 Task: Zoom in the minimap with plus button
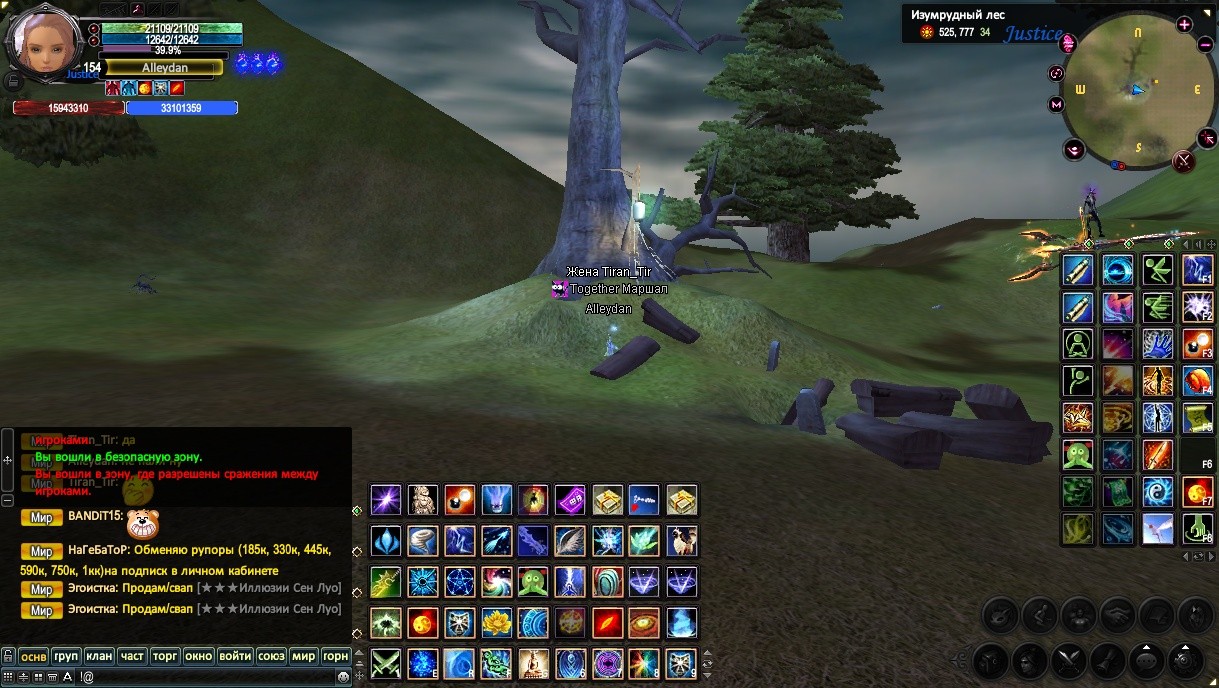tap(1185, 25)
